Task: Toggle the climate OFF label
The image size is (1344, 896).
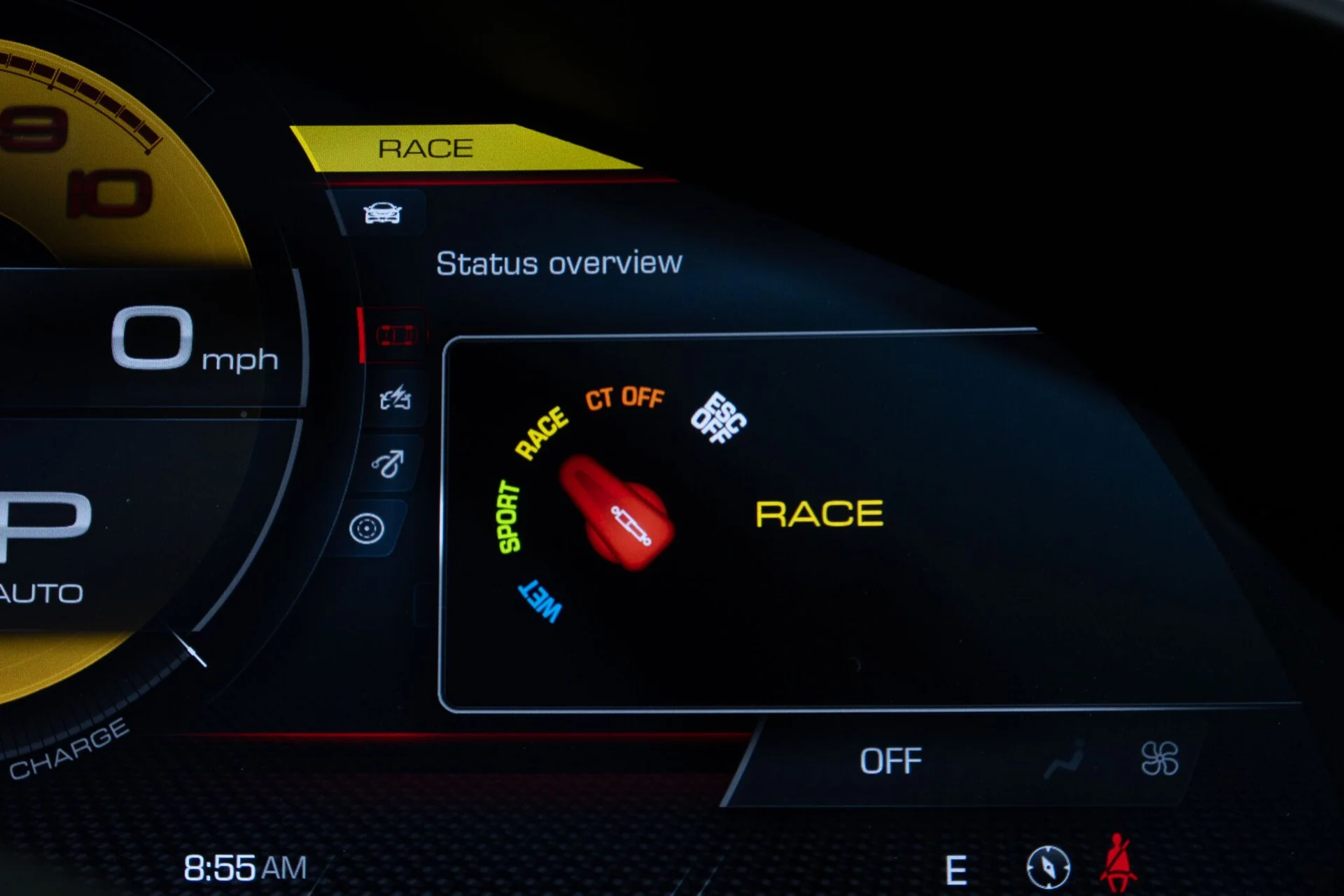Action: (890, 761)
